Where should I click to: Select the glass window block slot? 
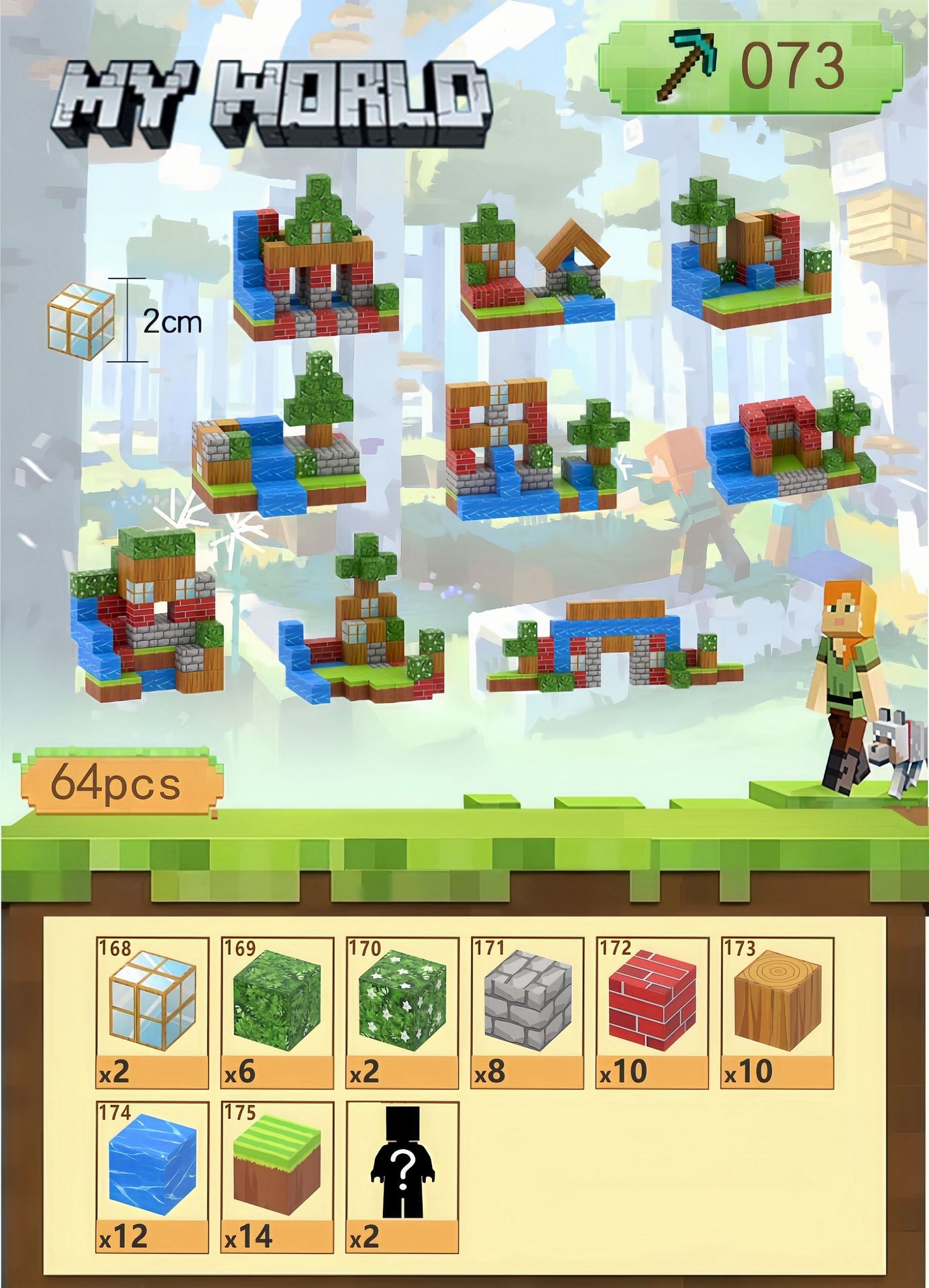152,1012
